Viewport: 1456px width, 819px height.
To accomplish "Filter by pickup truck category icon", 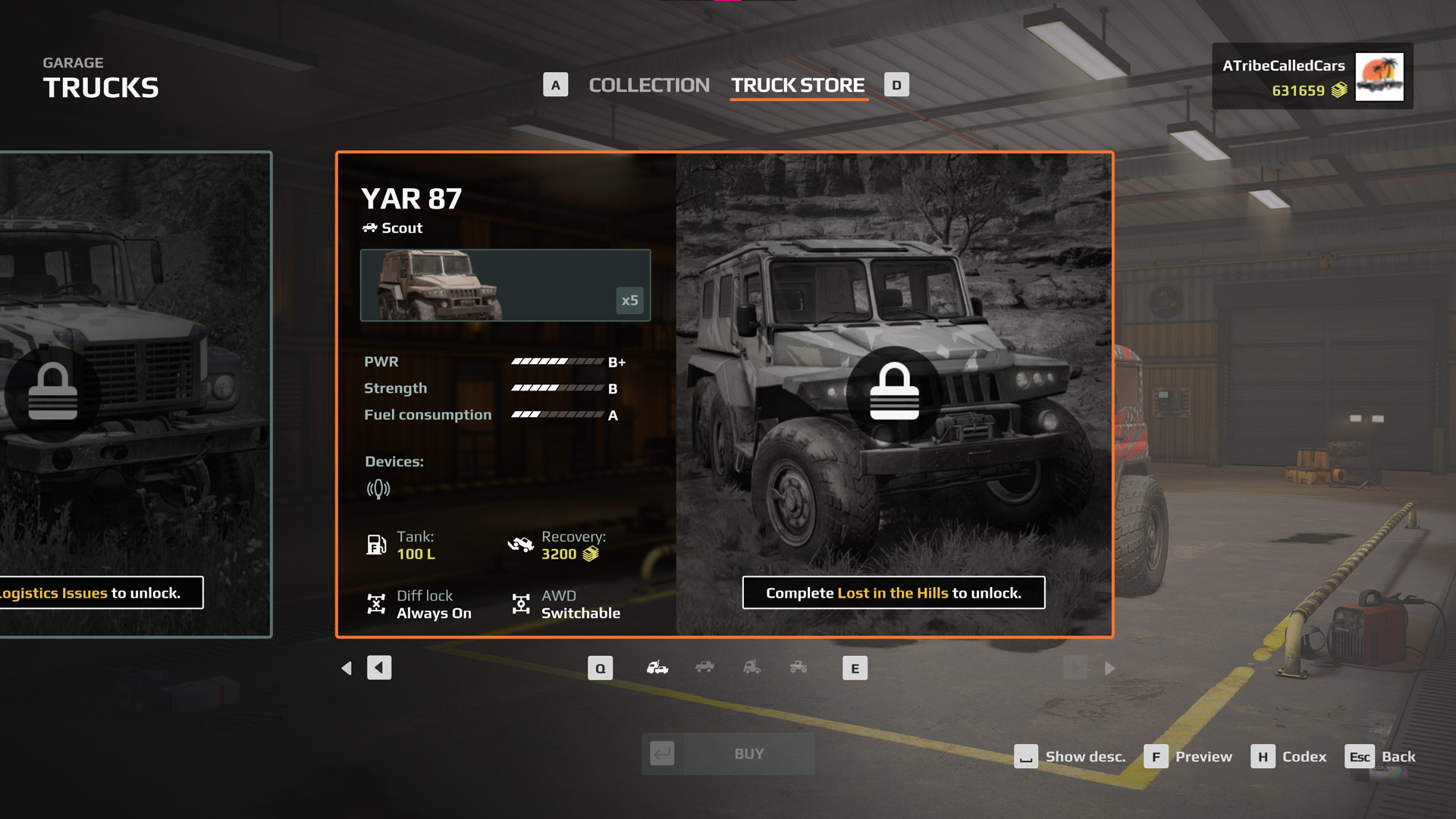I will pyautogui.click(x=799, y=668).
